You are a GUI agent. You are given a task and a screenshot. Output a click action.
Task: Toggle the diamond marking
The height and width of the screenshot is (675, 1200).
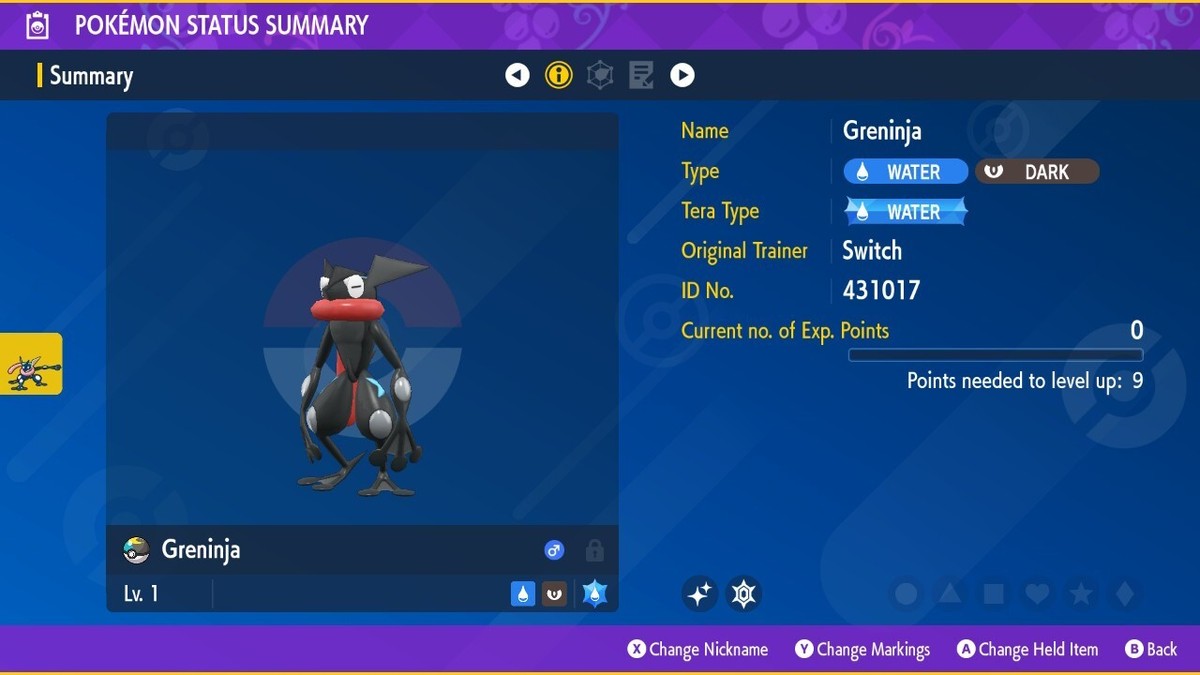click(x=1125, y=594)
